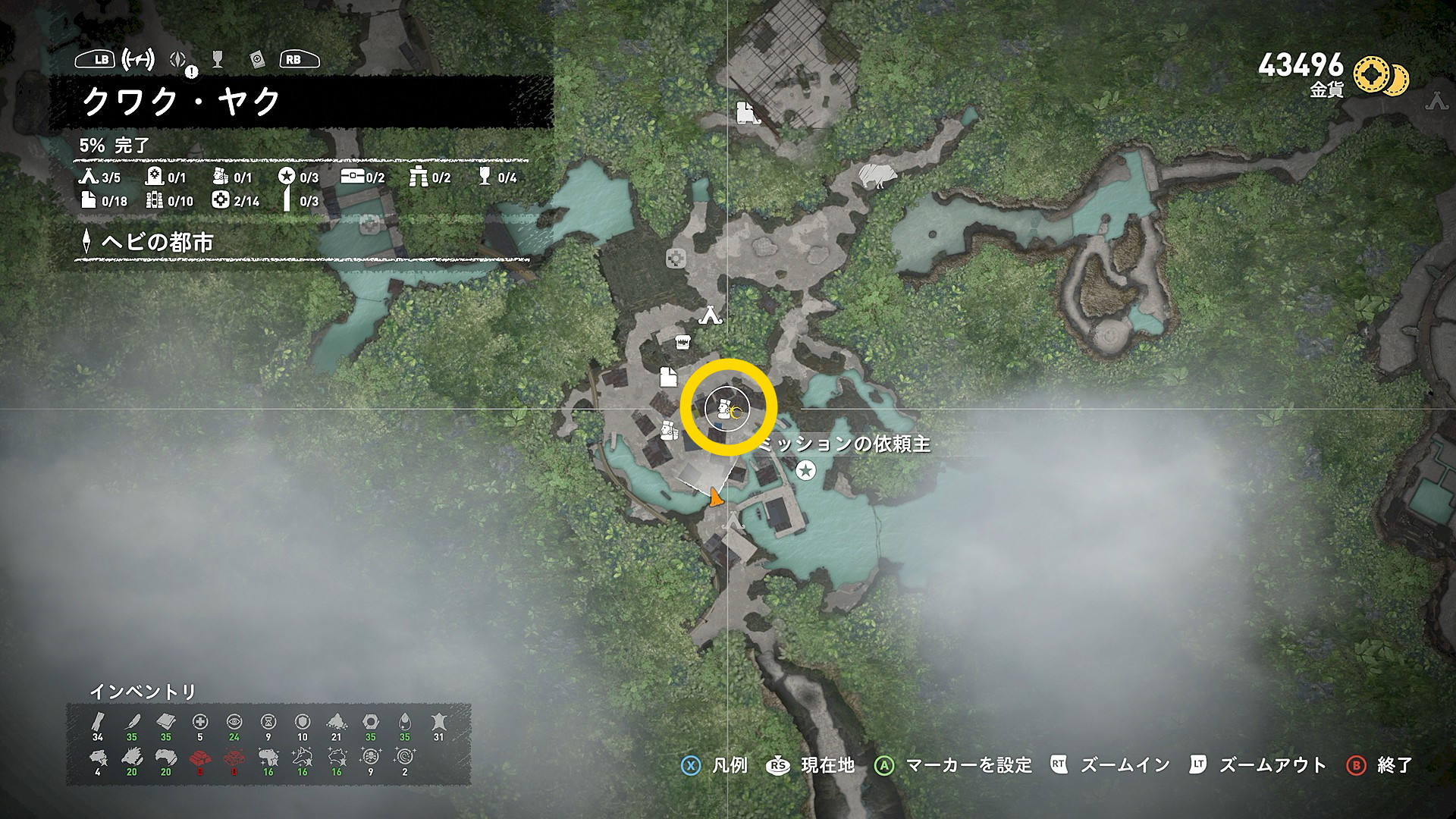The height and width of the screenshot is (819, 1456).
Task: Open the journal book tab
Action: point(256,59)
